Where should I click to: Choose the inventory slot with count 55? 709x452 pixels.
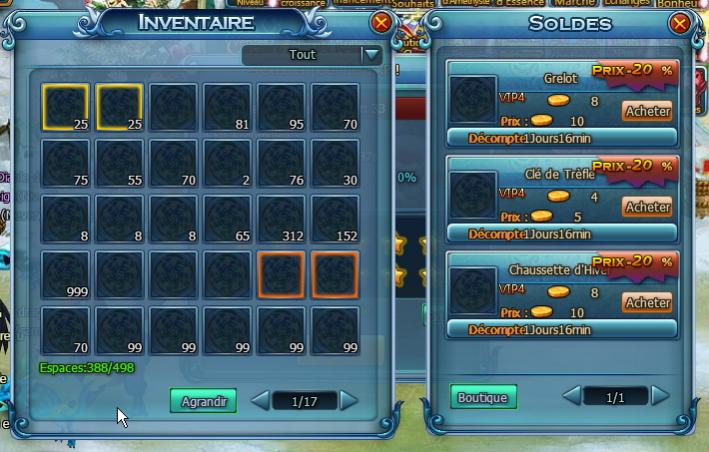[119, 163]
